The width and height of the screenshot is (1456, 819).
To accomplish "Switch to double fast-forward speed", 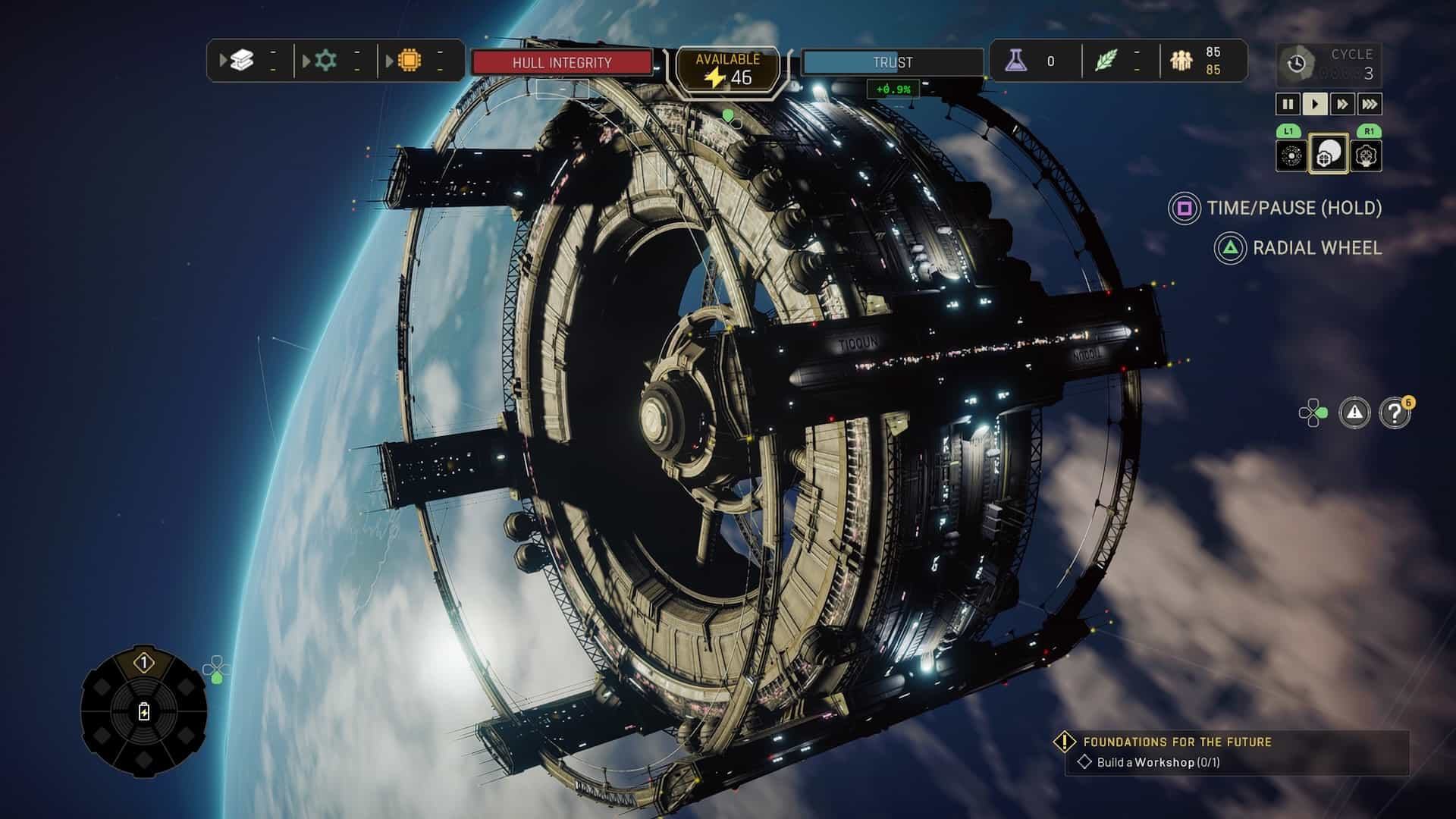I will point(1342,104).
